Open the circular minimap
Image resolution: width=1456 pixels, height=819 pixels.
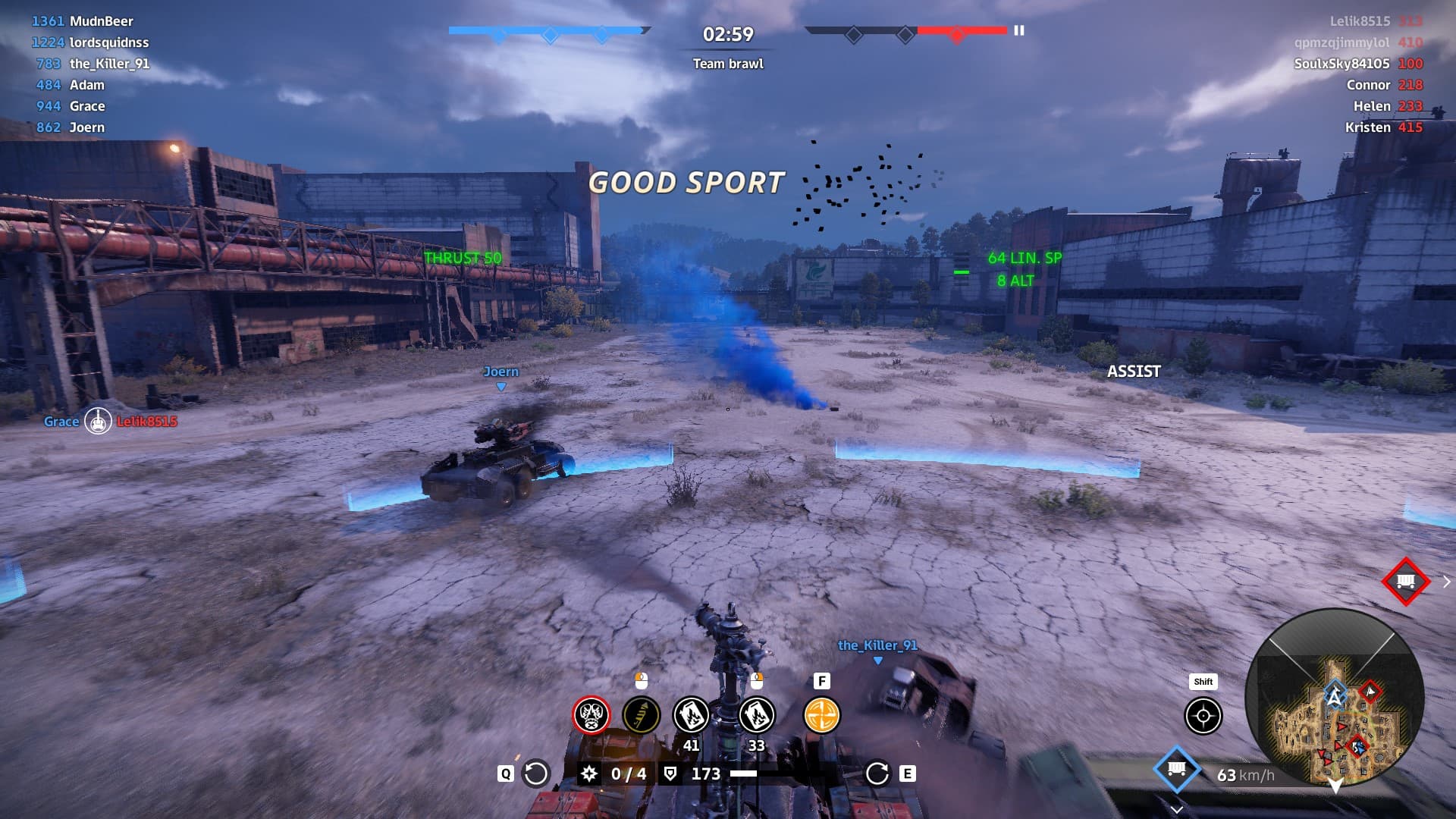(1334, 697)
